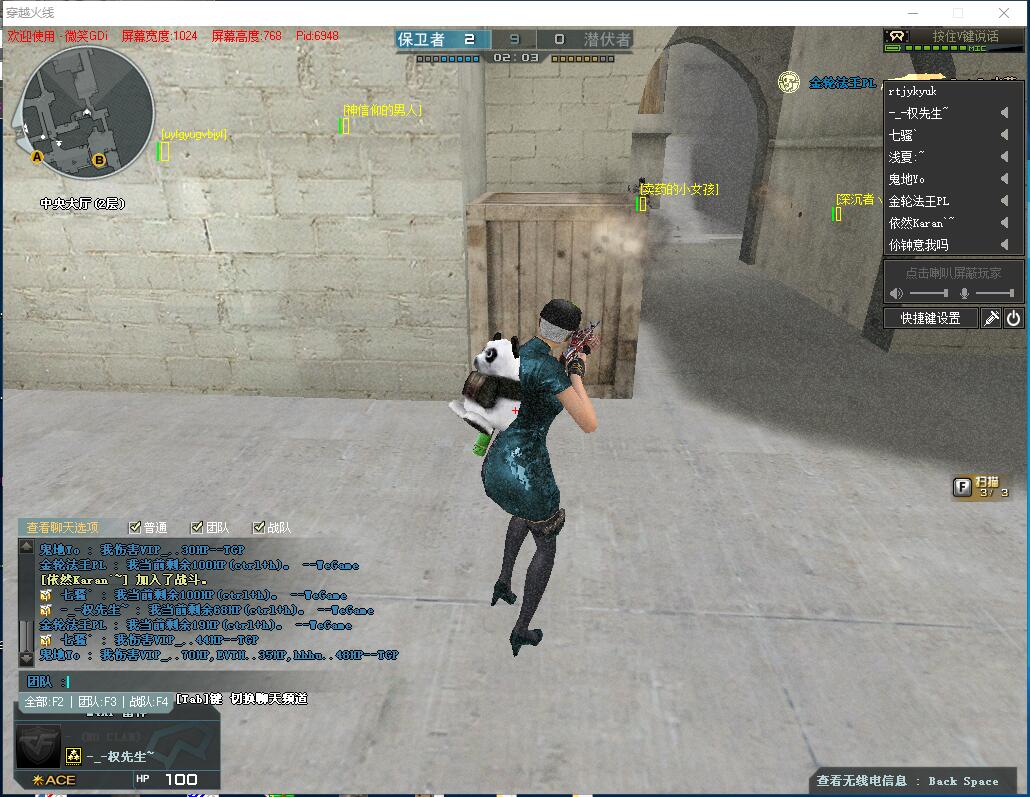Adjust the microphone volume slider
The height and width of the screenshot is (797, 1030).
click(x=994, y=293)
